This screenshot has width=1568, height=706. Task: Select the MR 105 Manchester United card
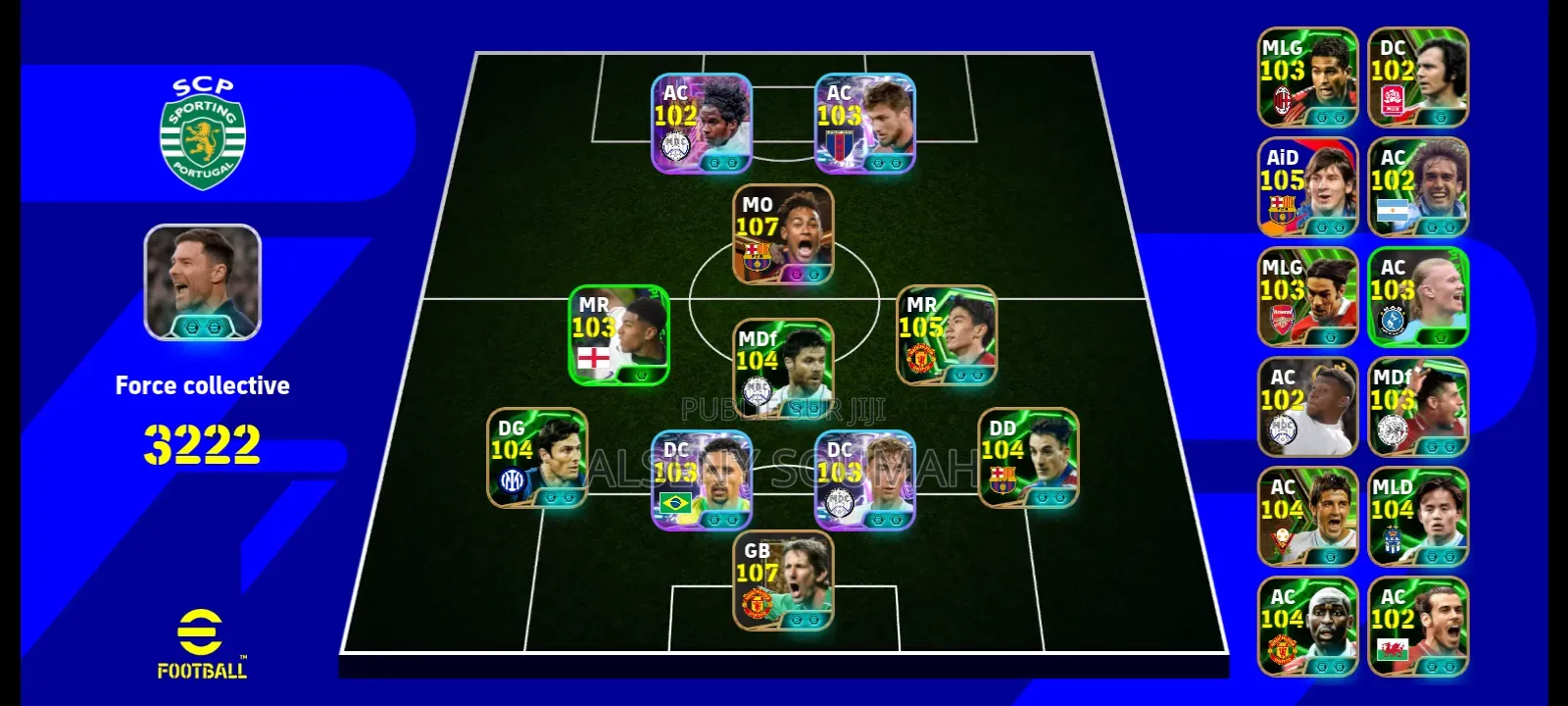click(947, 335)
